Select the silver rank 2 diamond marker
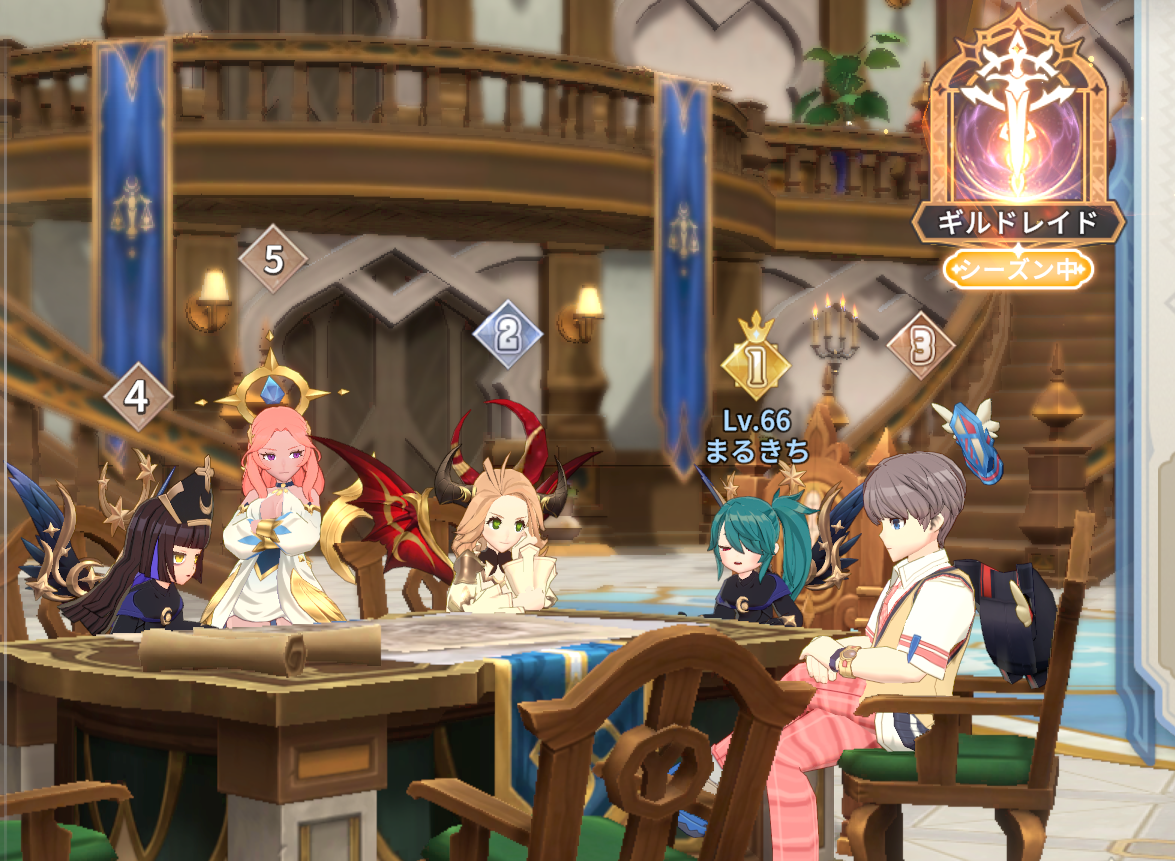This screenshot has height=861, width=1175. pos(507,333)
